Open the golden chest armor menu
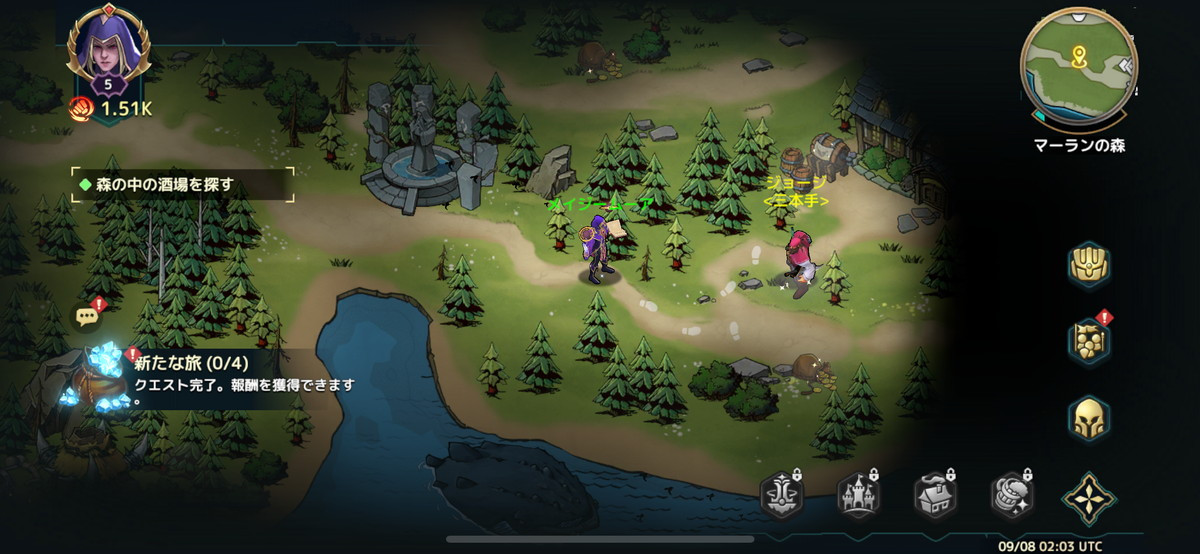1200x554 pixels. point(1088,265)
